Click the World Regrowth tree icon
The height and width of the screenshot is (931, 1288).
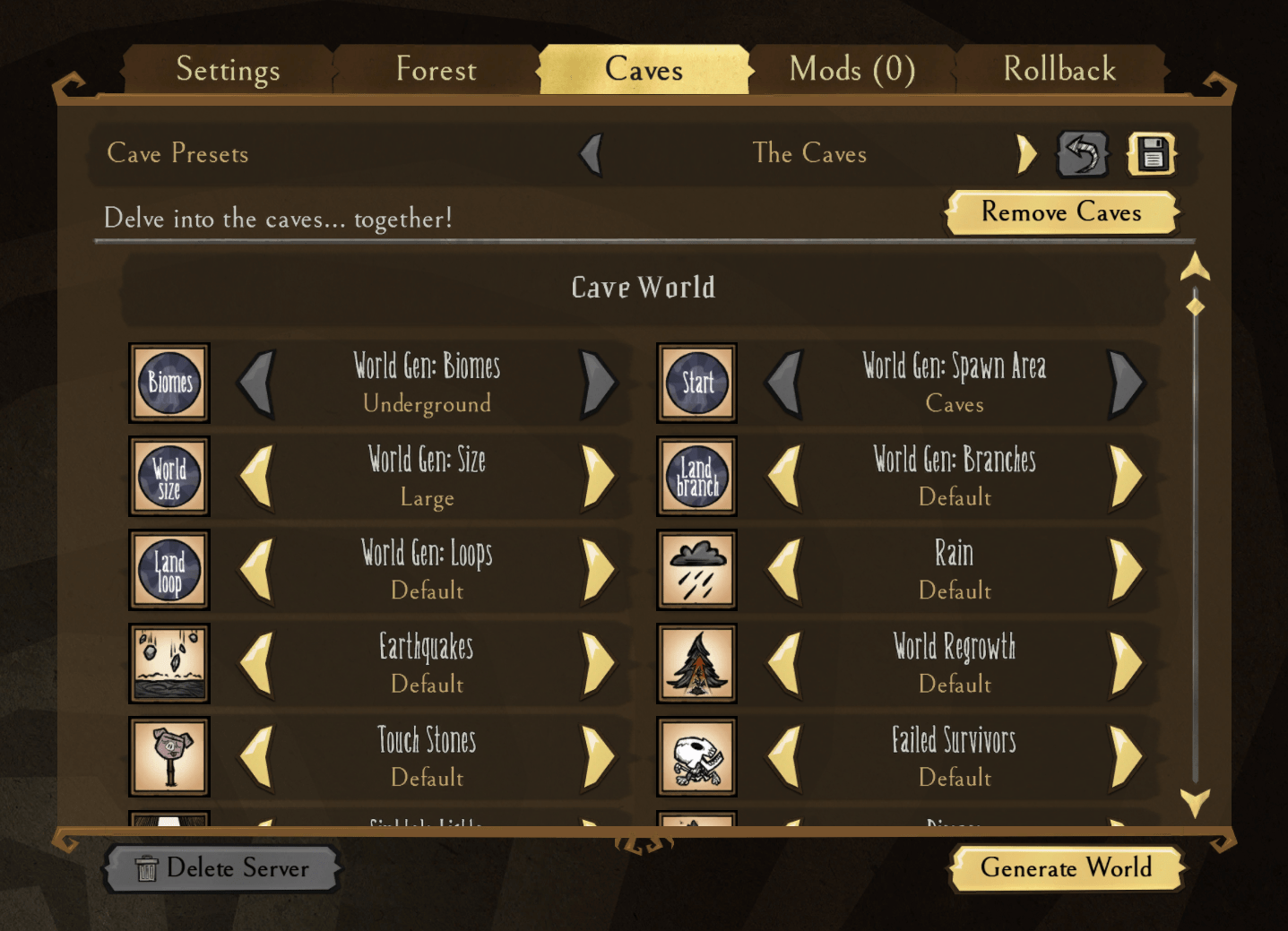click(x=696, y=663)
